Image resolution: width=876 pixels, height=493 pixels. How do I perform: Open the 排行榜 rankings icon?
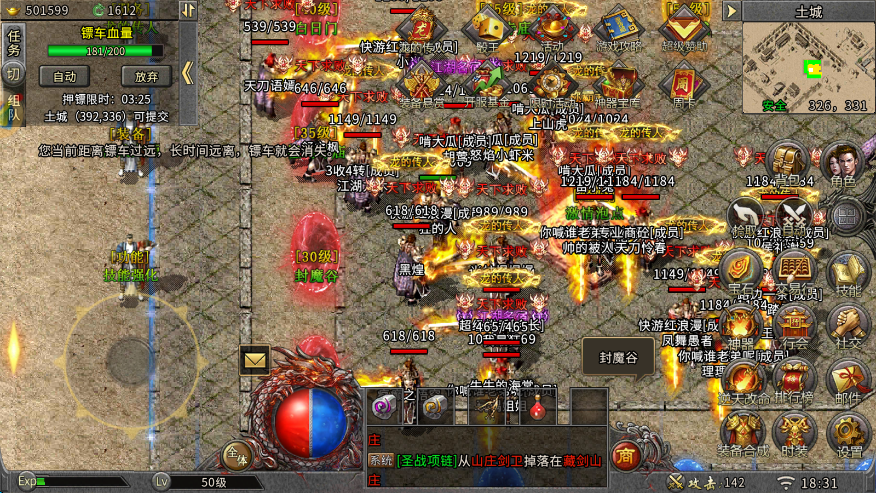795,380
